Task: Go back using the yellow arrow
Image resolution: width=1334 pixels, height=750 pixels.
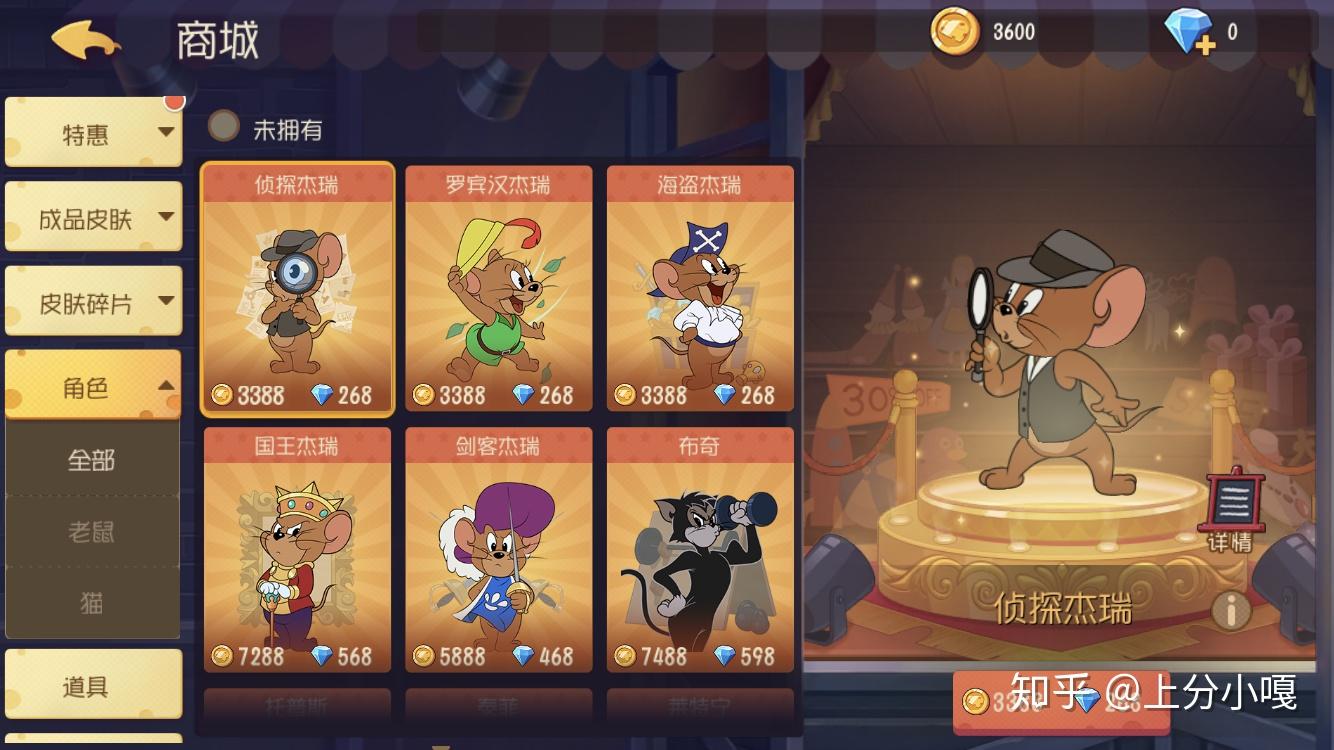Action: pyautogui.click(x=86, y=40)
